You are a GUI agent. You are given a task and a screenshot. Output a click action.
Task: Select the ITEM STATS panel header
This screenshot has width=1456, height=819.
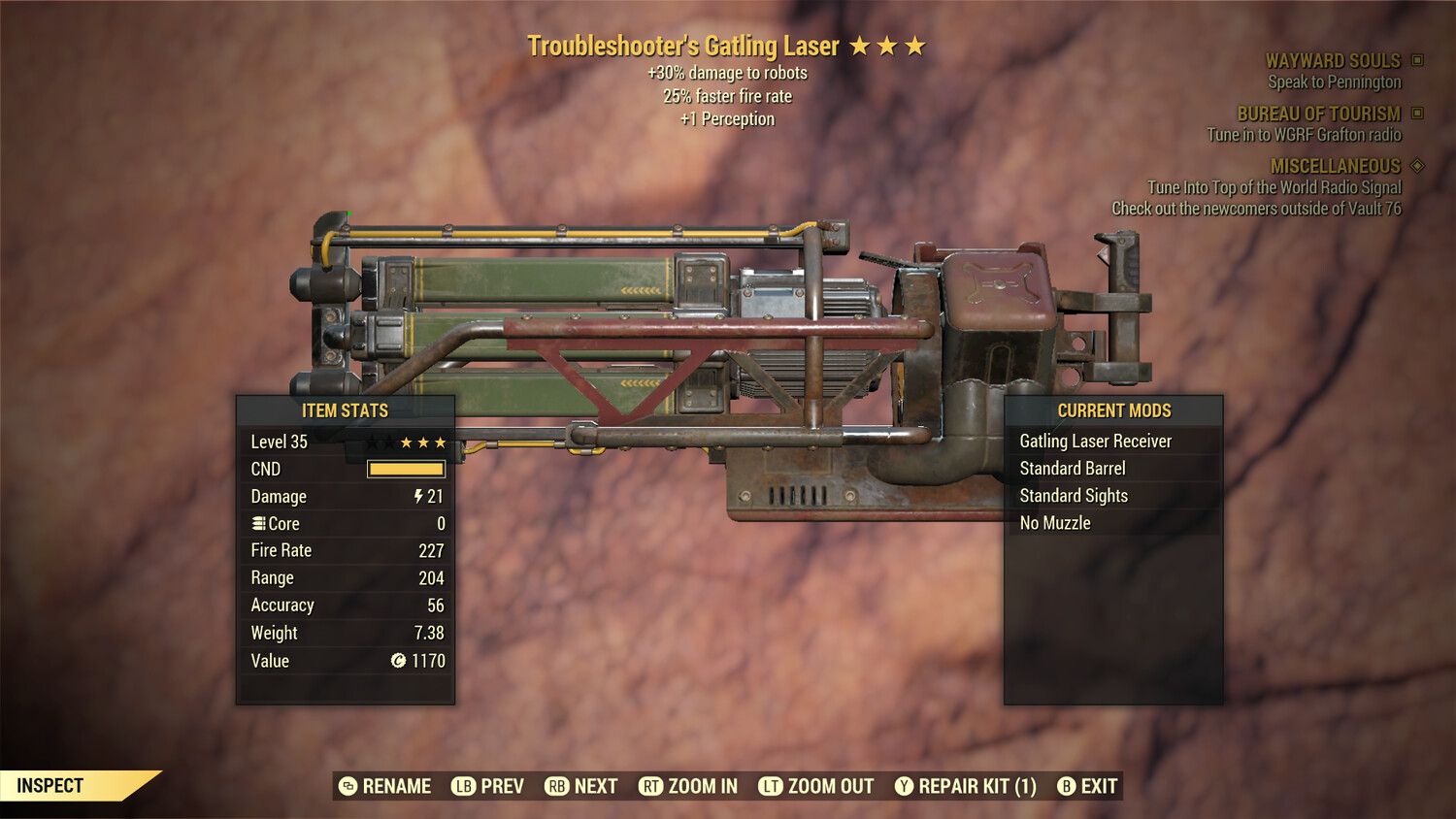(x=346, y=410)
